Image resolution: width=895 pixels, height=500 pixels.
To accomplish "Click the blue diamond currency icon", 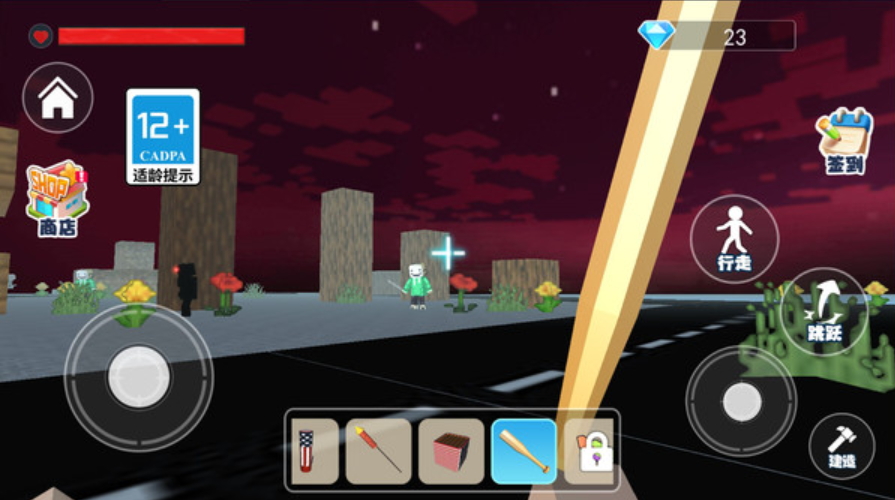I will (x=656, y=36).
